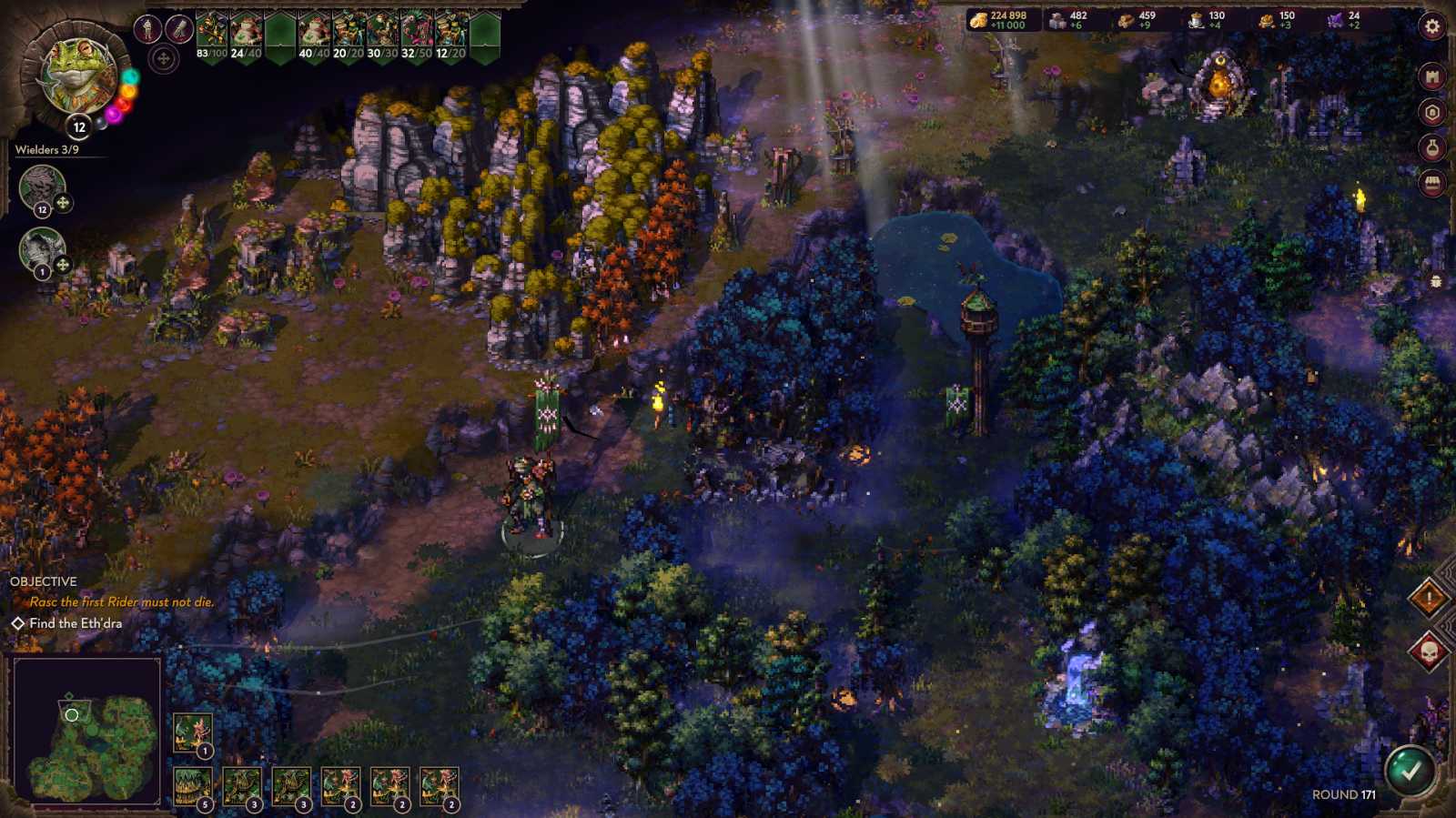Select the unit stack showing 32/50

coord(417,29)
